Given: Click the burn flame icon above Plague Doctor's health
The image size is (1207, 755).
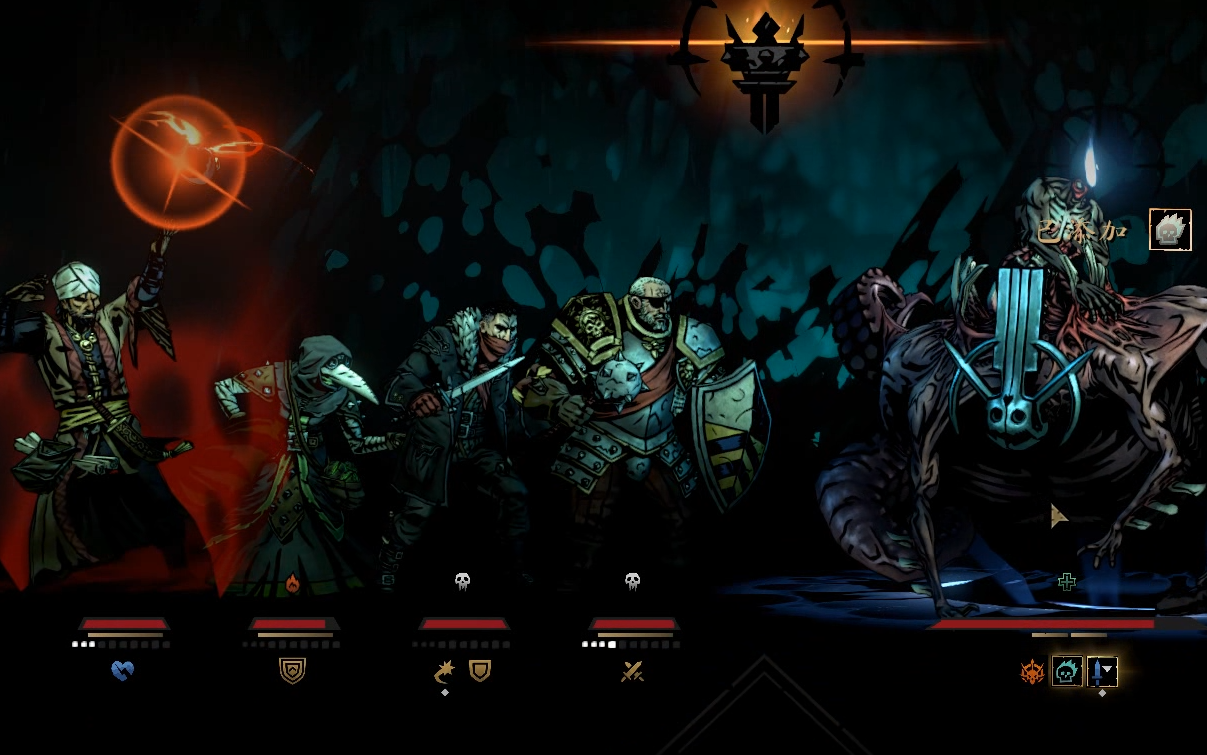Looking at the screenshot, I should click(x=292, y=583).
